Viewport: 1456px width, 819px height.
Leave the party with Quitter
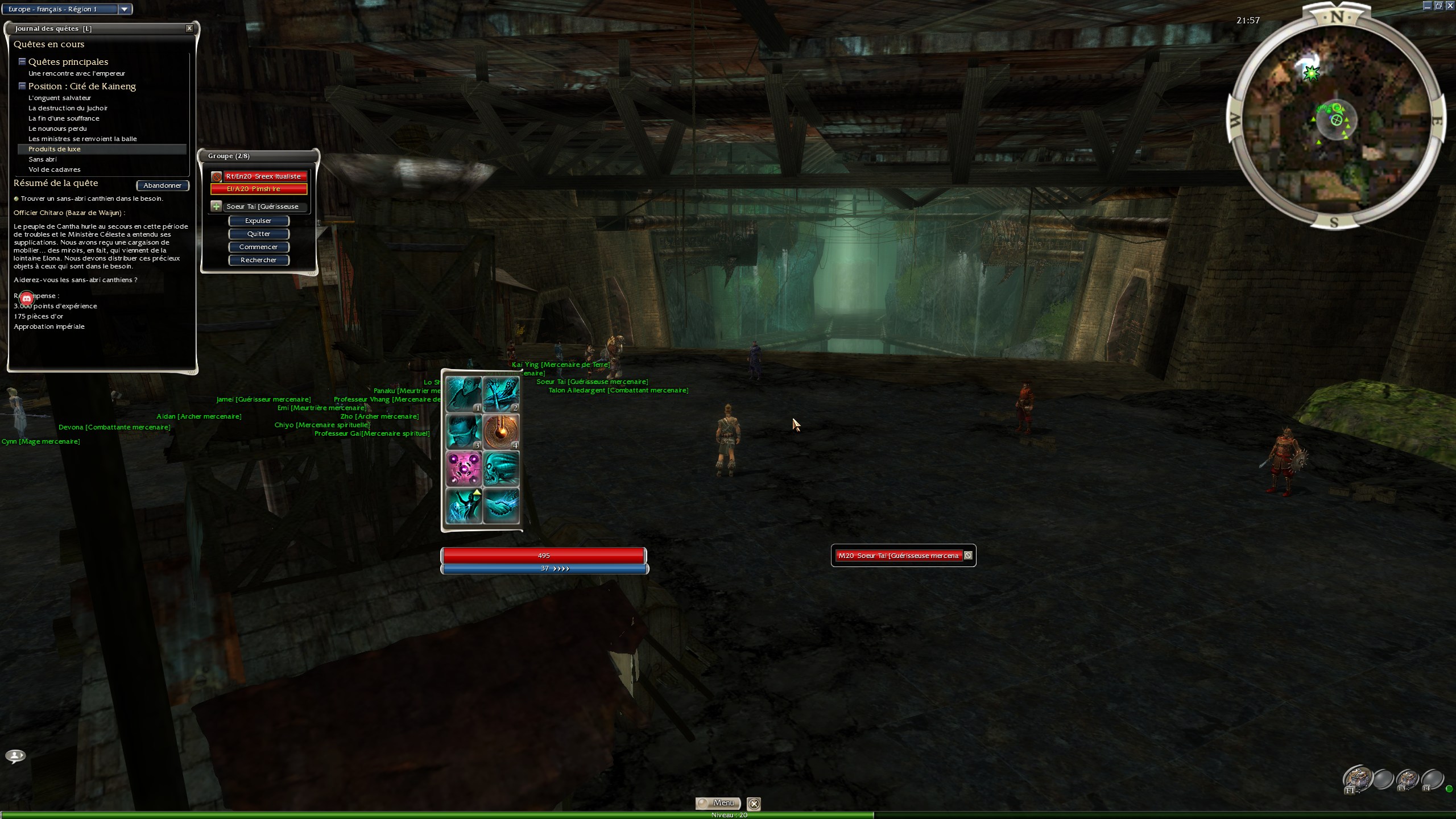258,234
